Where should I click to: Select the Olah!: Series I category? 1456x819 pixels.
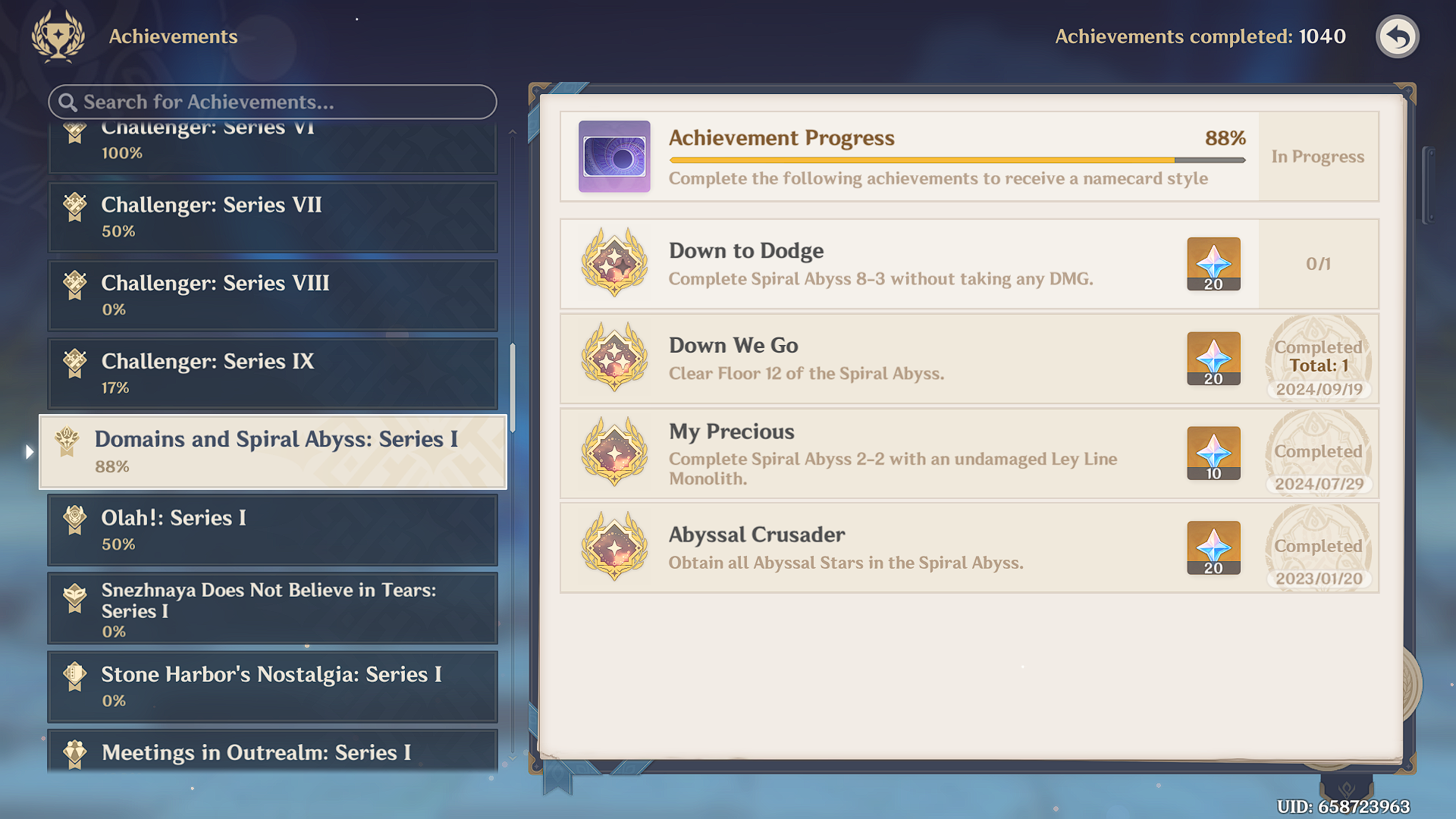tap(273, 530)
